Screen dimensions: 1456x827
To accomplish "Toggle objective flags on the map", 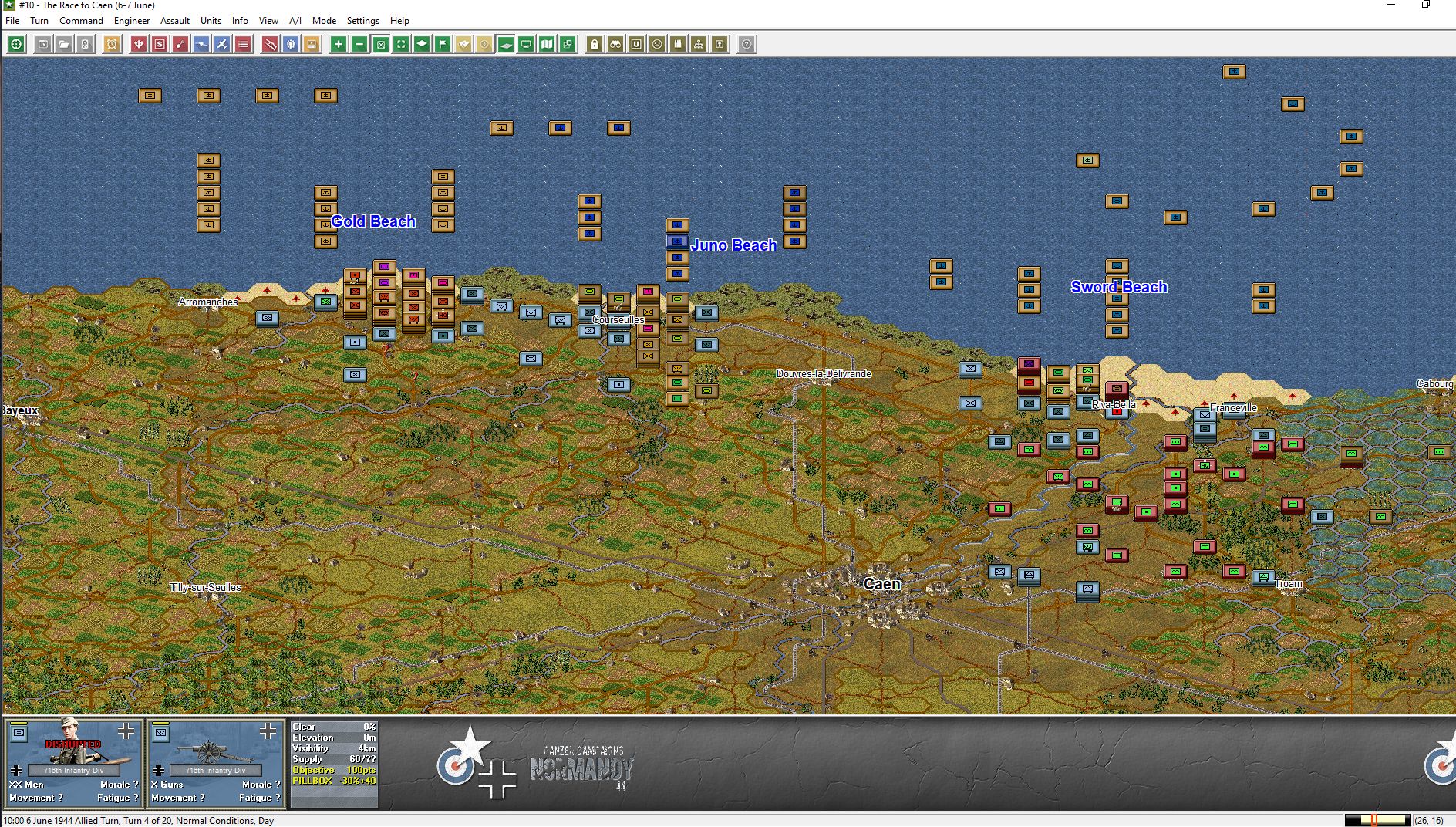I will tap(441, 45).
